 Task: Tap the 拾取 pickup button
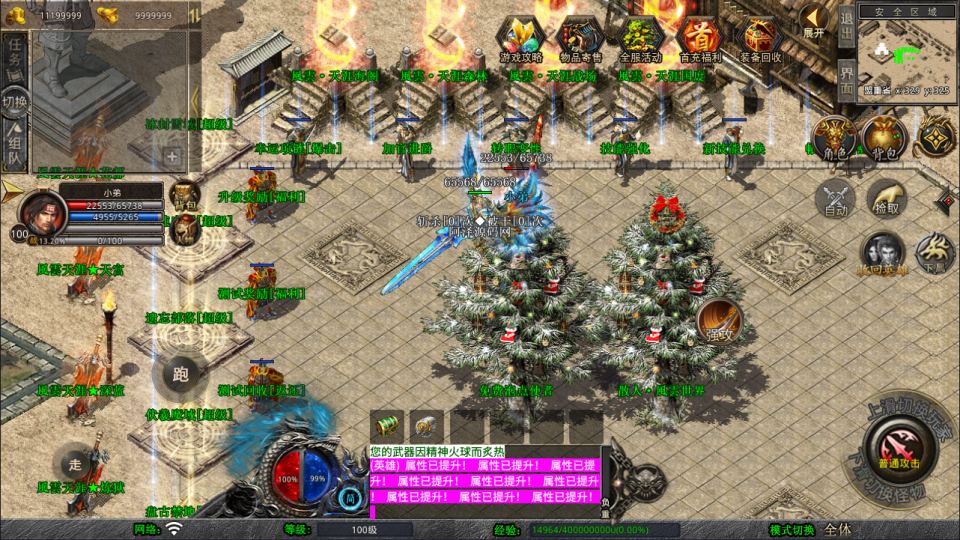(886, 197)
